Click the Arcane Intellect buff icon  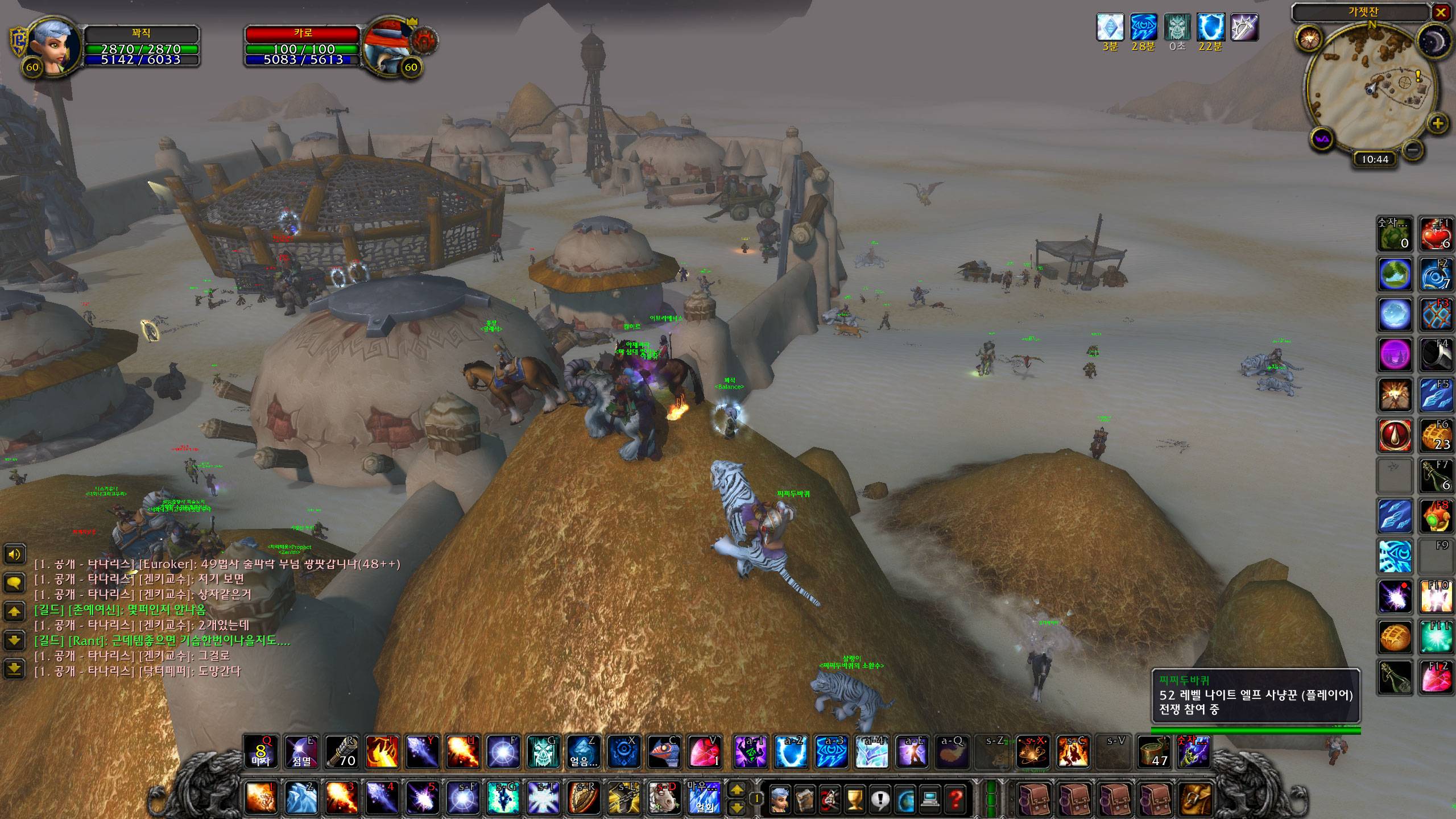click(x=1143, y=27)
